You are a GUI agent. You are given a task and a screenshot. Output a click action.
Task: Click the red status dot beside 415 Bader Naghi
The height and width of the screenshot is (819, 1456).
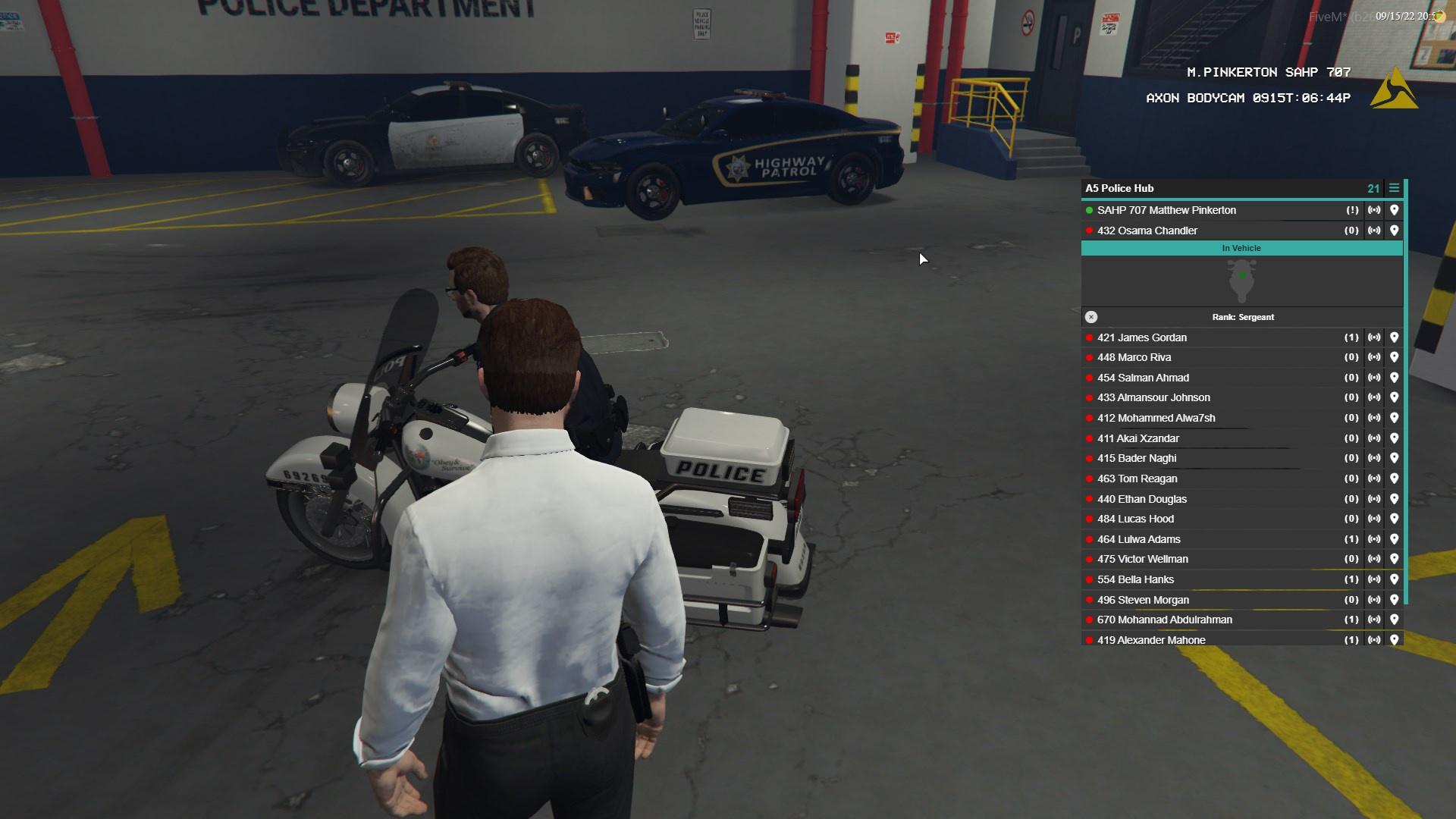(x=1090, y=458)
